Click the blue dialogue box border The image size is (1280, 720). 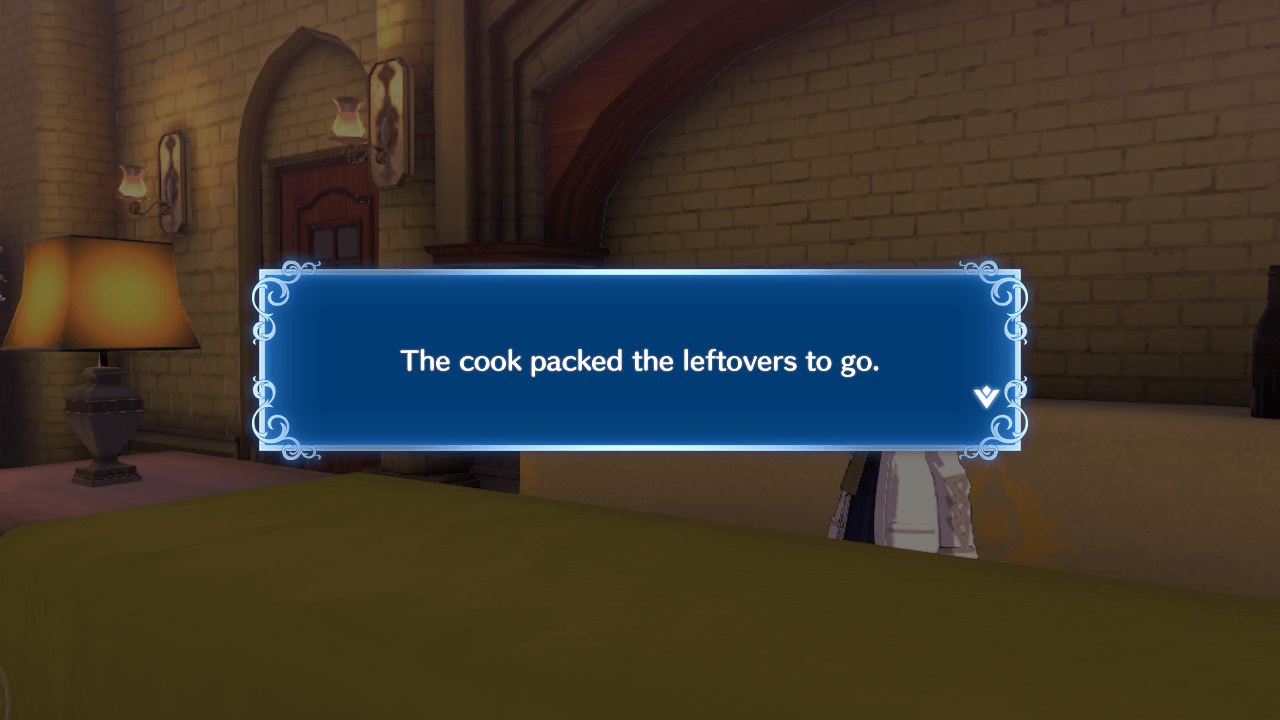[640, 272]
